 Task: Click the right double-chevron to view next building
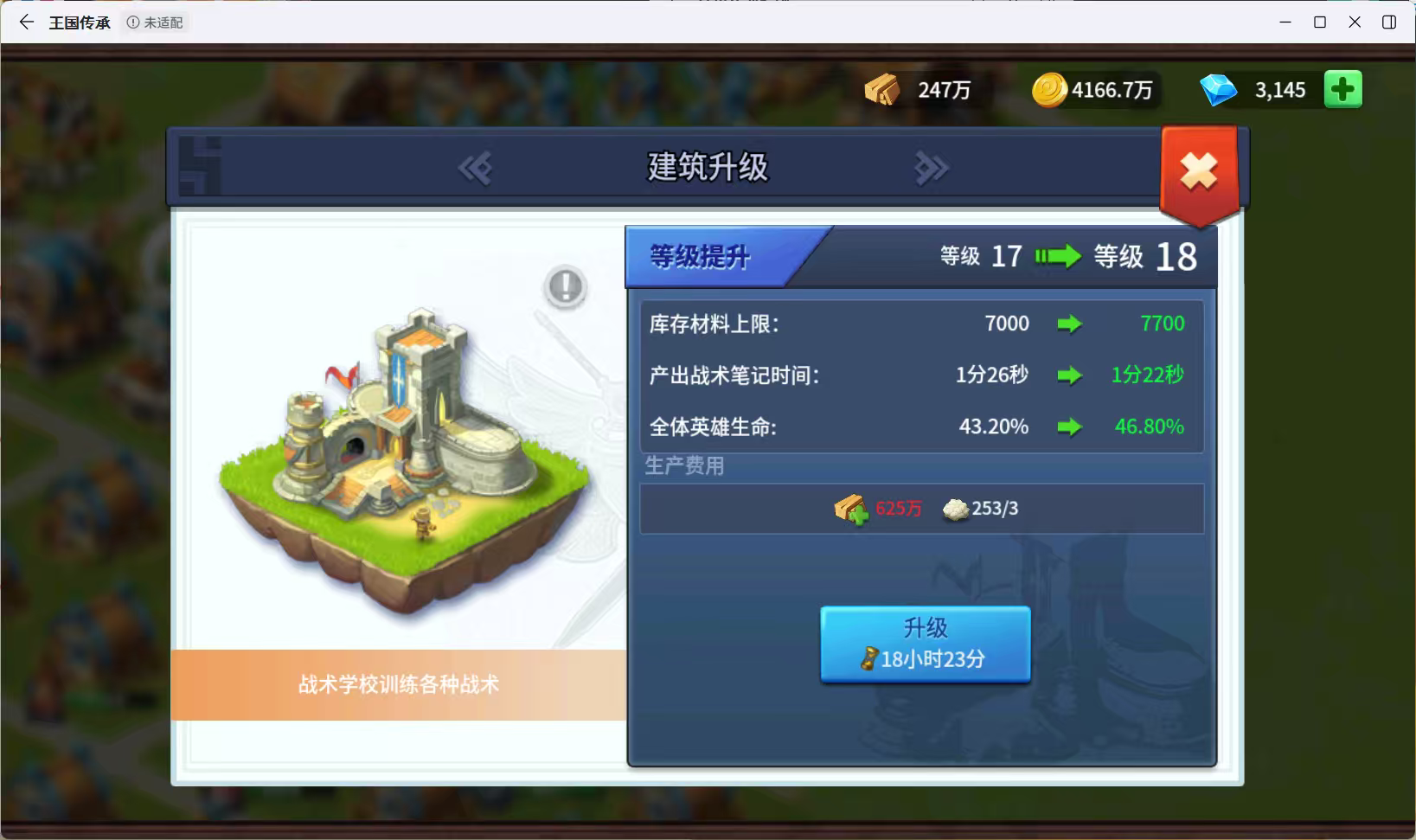click(x=932, y=168)
